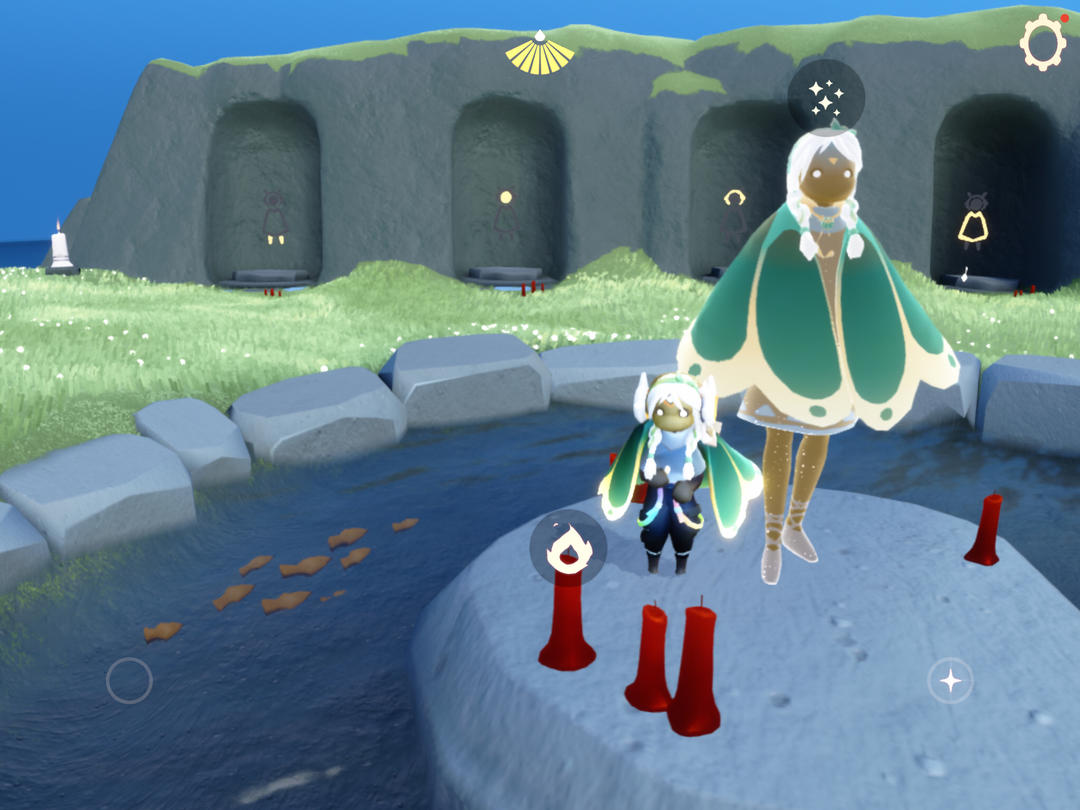The width and height of the screenshot is (1080, 810).
Task: Activate the four-point star call button
Action: 950,681
